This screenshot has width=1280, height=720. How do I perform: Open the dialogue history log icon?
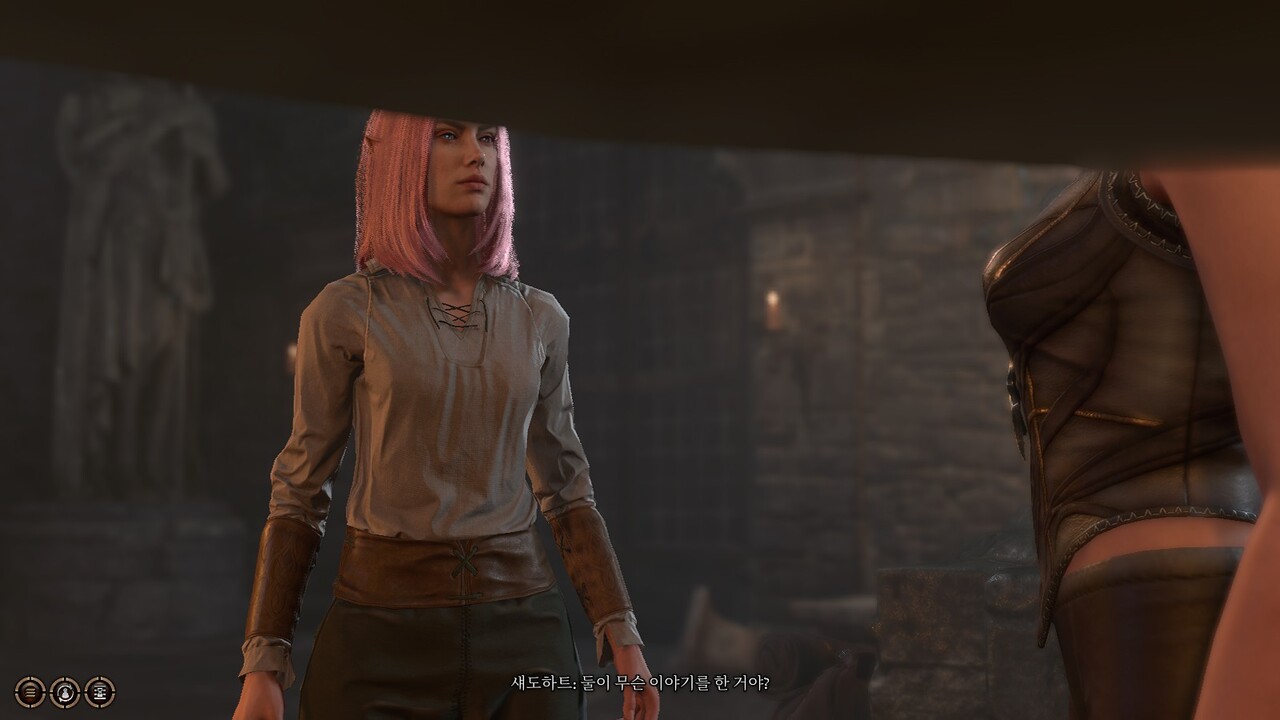pos(30,692)
